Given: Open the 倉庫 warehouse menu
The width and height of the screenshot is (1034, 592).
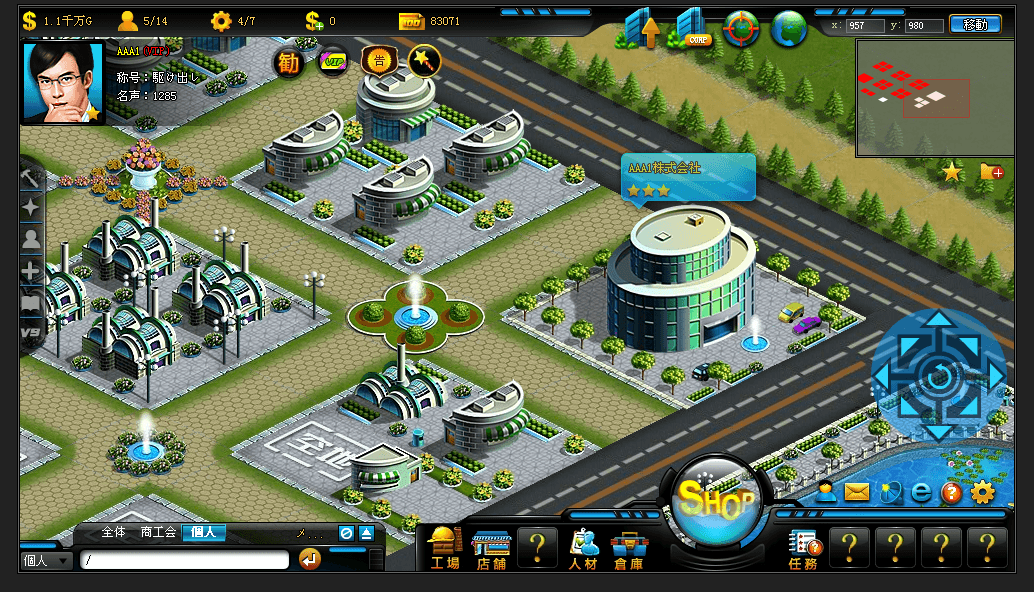Looking at the screenshot, I should (628, 549).
